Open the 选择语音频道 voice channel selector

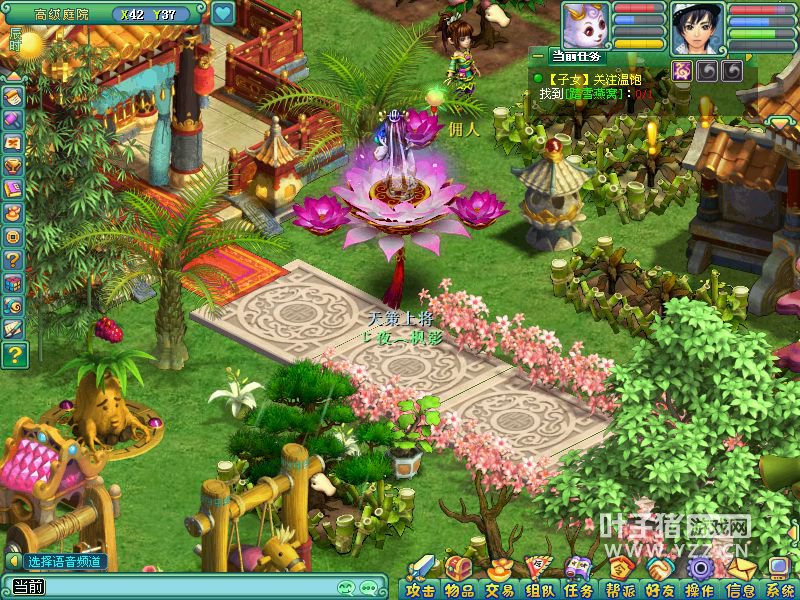point(60,562)
